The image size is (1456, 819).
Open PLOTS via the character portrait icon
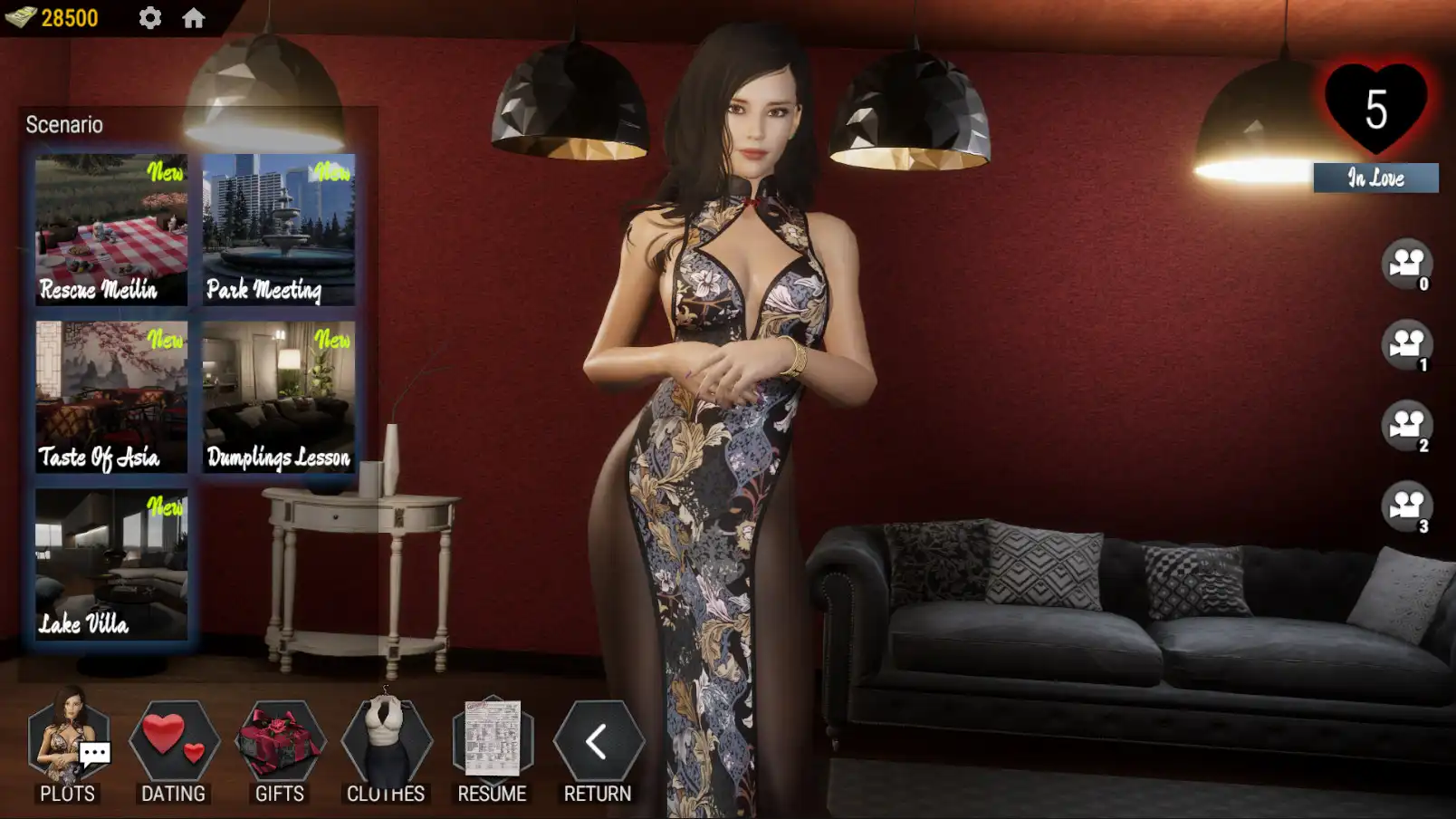tap(70, 743)
